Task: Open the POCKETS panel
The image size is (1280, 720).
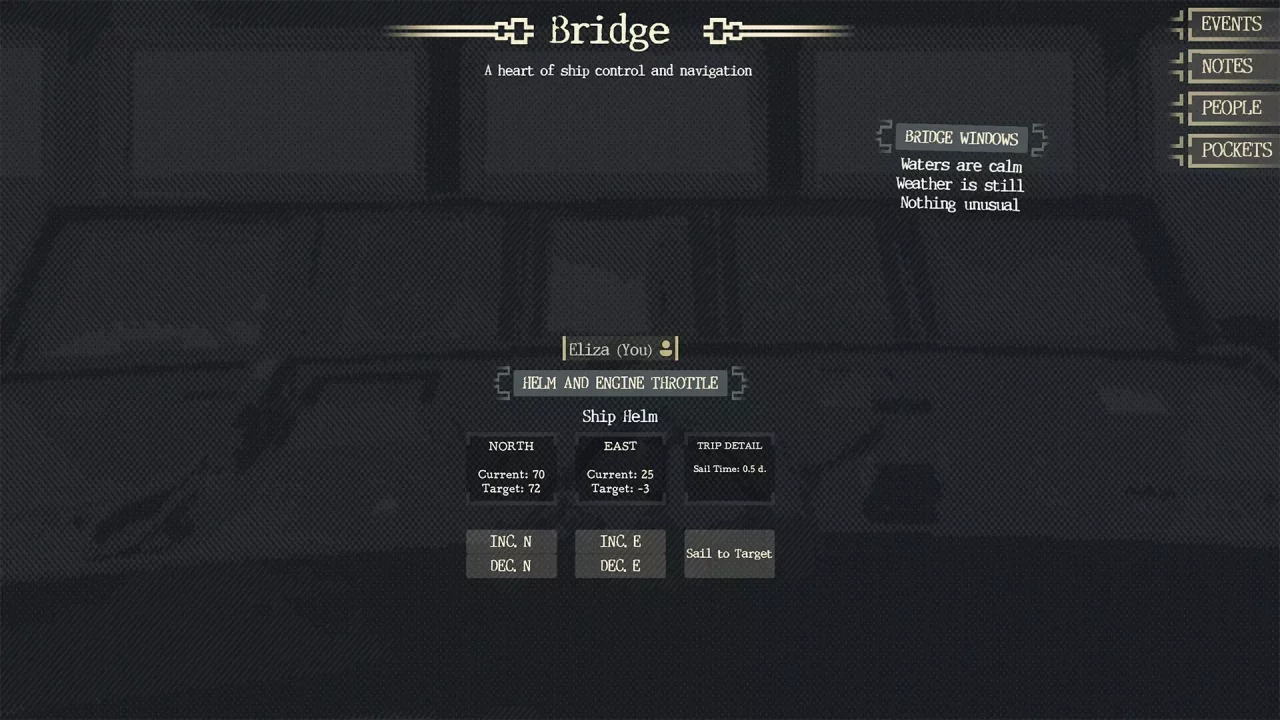Action: (1236, 149)
